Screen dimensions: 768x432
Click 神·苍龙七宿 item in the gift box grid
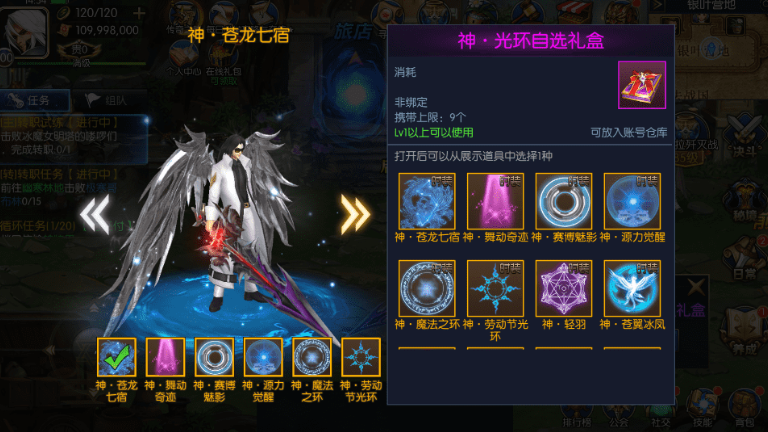[x=427, y=201]
